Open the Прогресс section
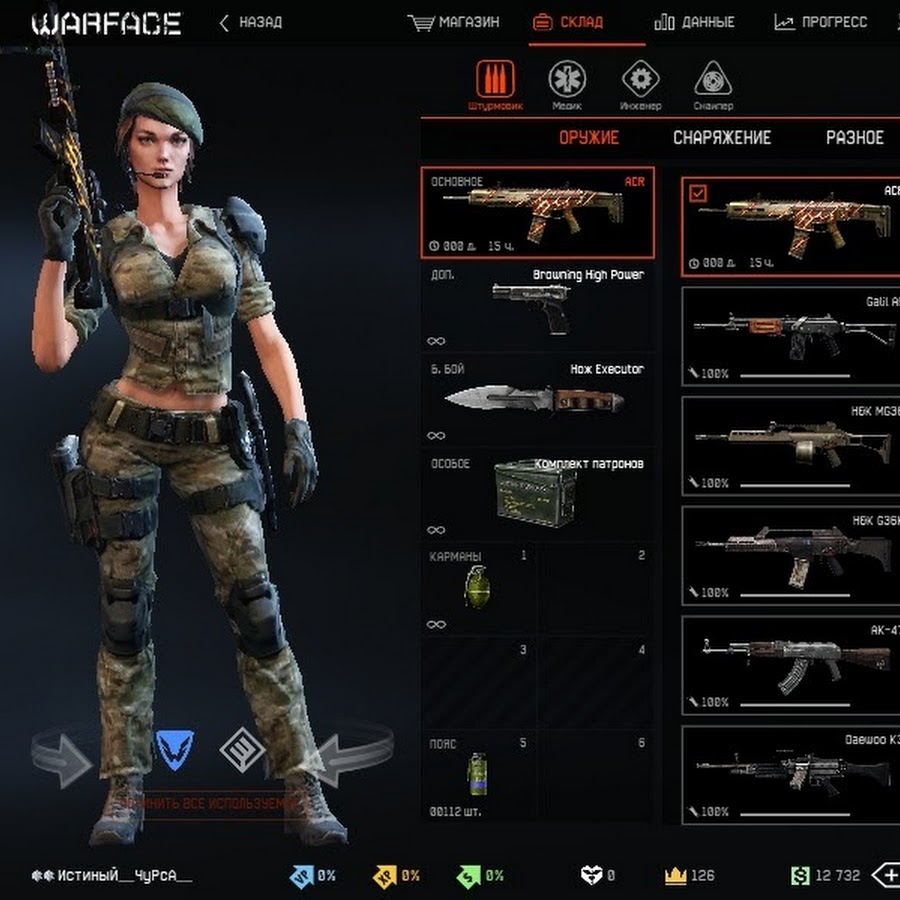 tap(821, 22)
